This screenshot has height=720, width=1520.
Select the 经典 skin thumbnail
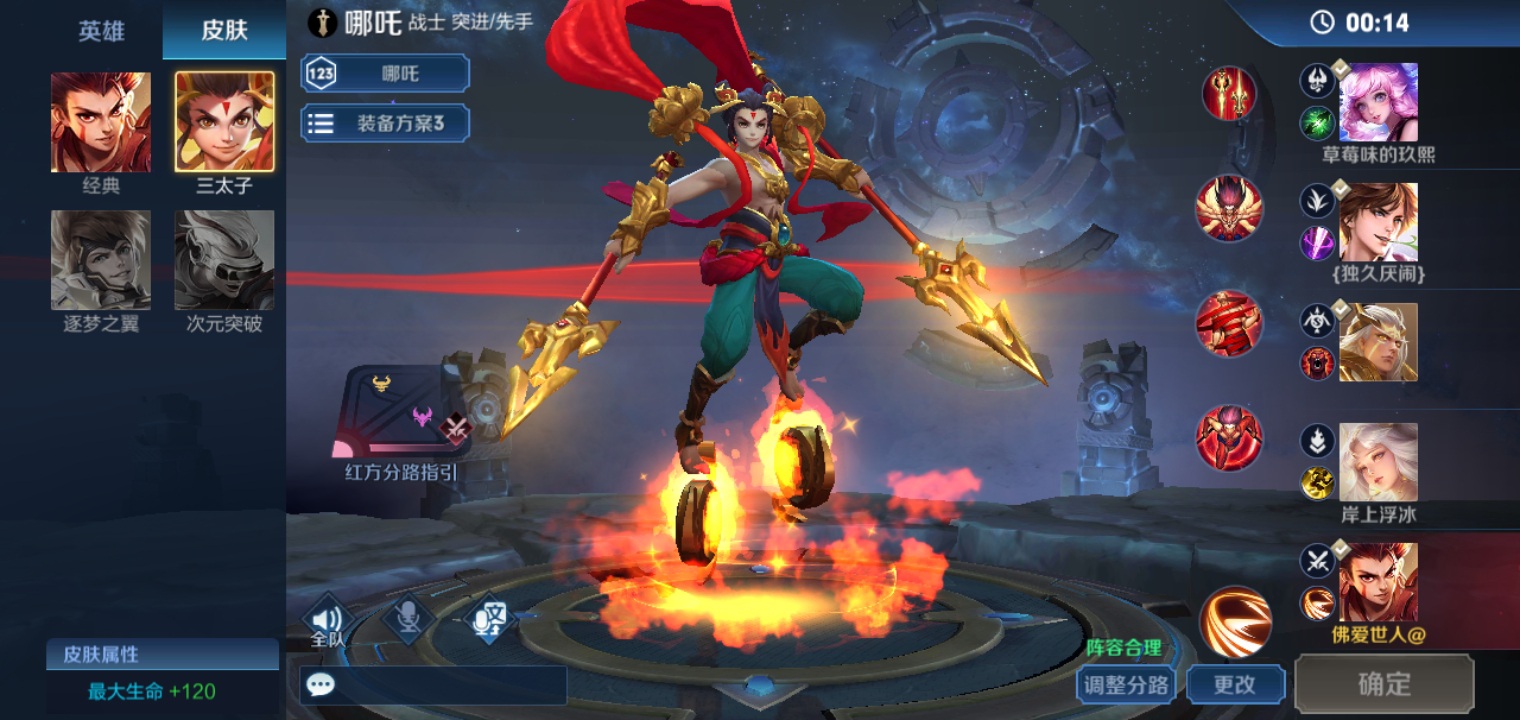point(101,122)
